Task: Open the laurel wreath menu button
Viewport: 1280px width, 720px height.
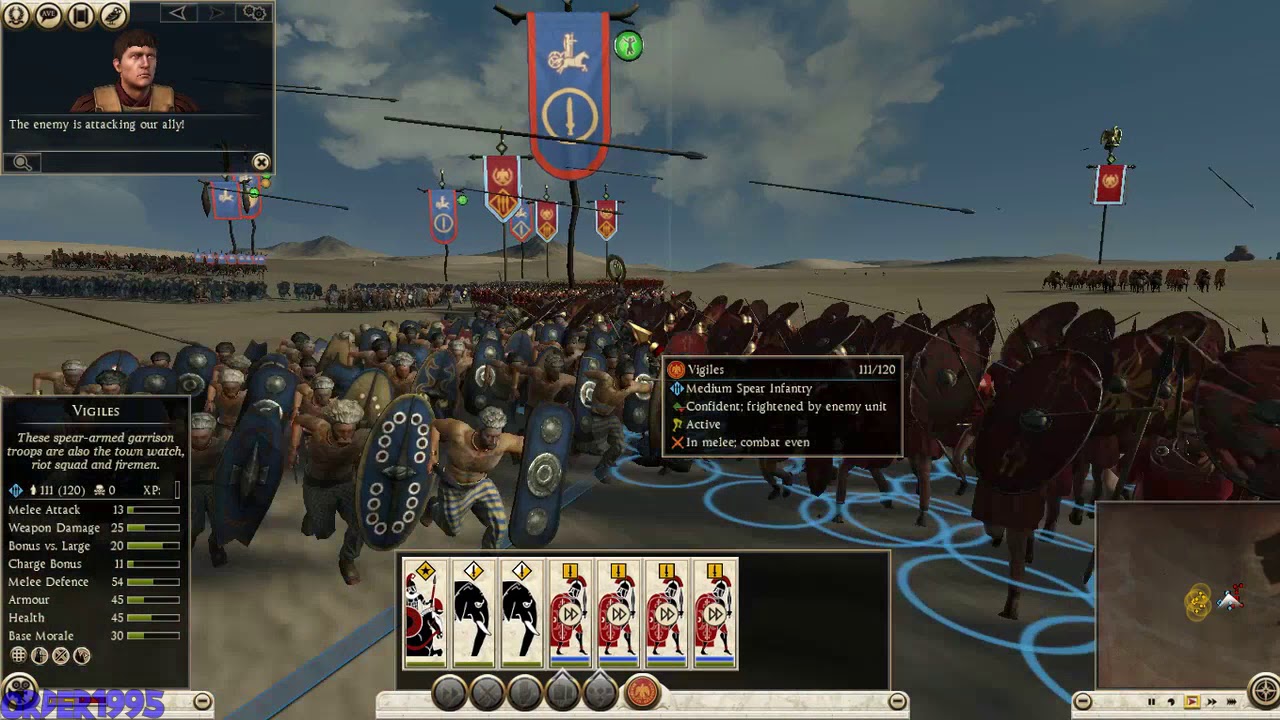Action: click(x=16, y=15)
